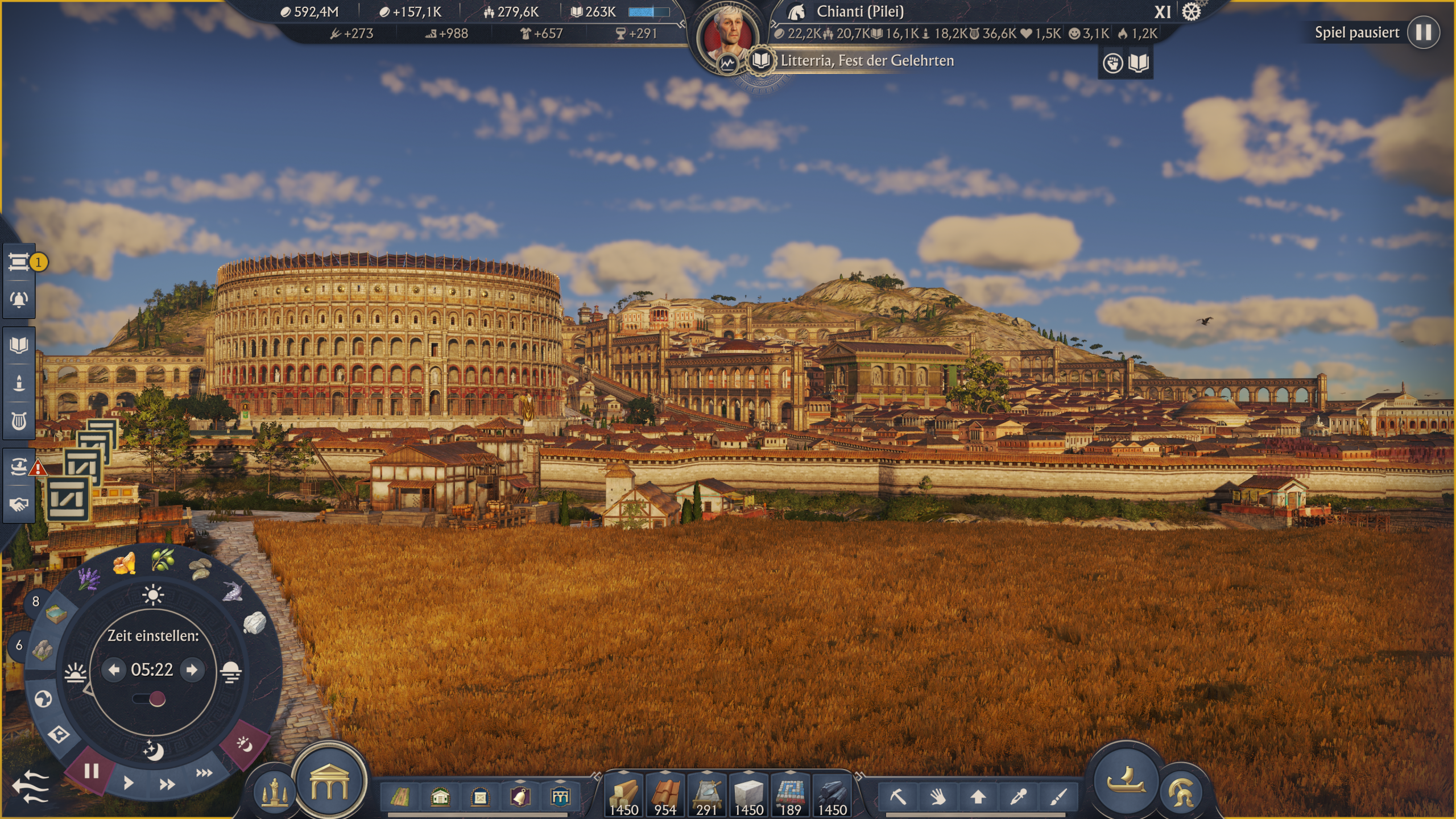Click the Spiel pausiert pause button
Viewport: 1456px width, 819px height.
pos(1423,32)
